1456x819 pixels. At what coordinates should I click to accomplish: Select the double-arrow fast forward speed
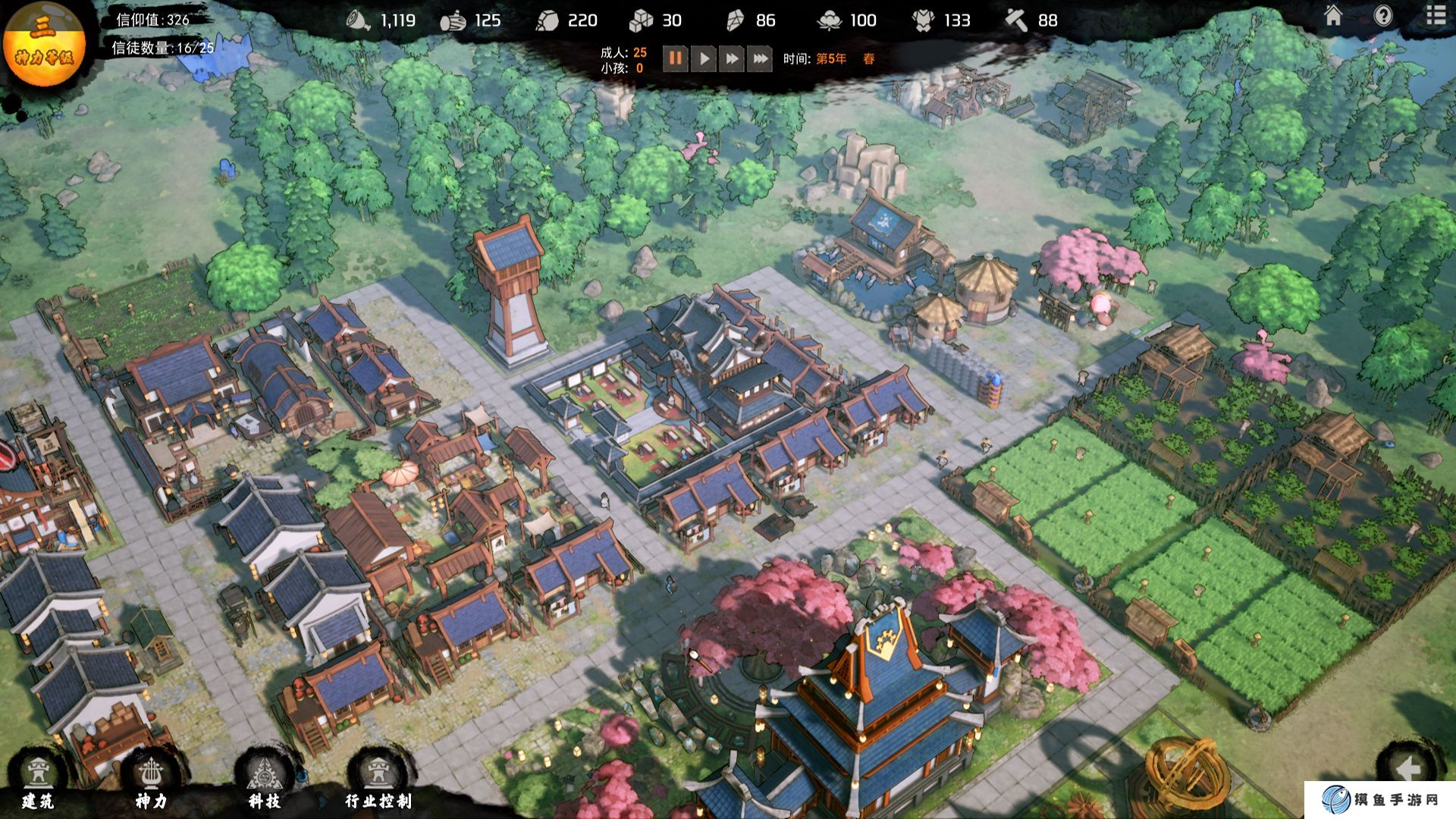[732, 58]
